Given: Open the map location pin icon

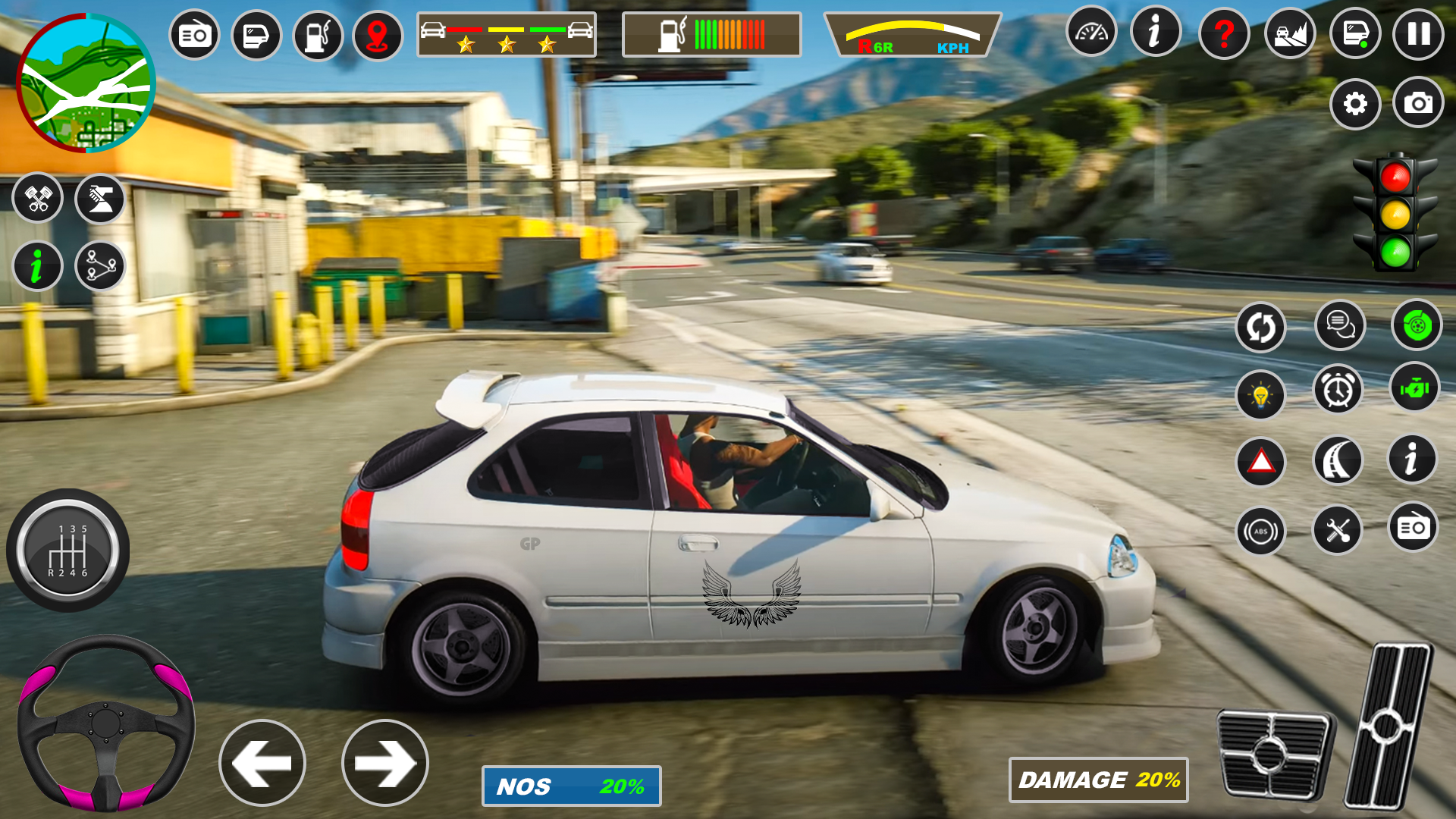Looking at the screenshot, I should 378,34.
